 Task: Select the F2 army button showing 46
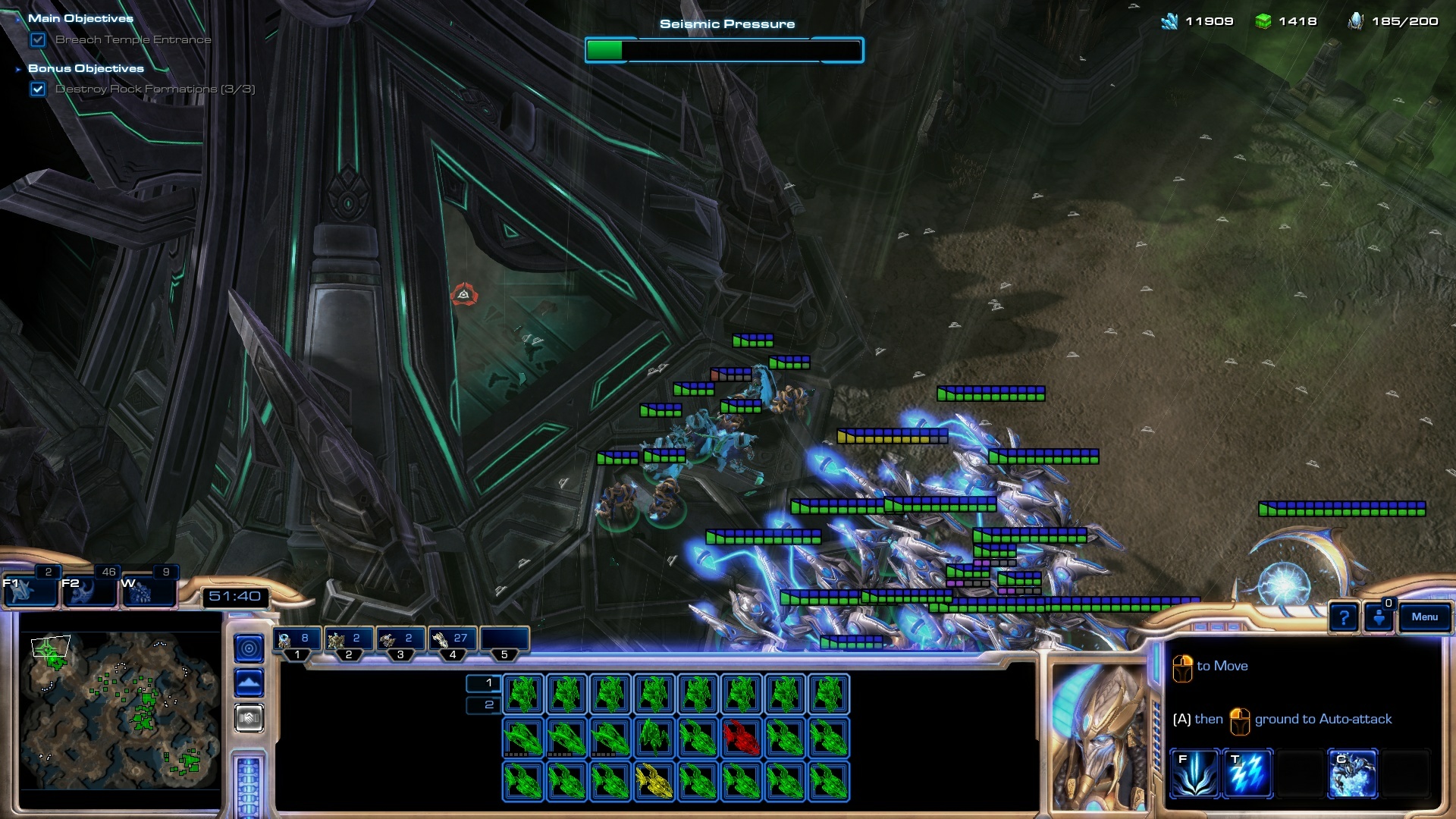(x=89, y=589)
